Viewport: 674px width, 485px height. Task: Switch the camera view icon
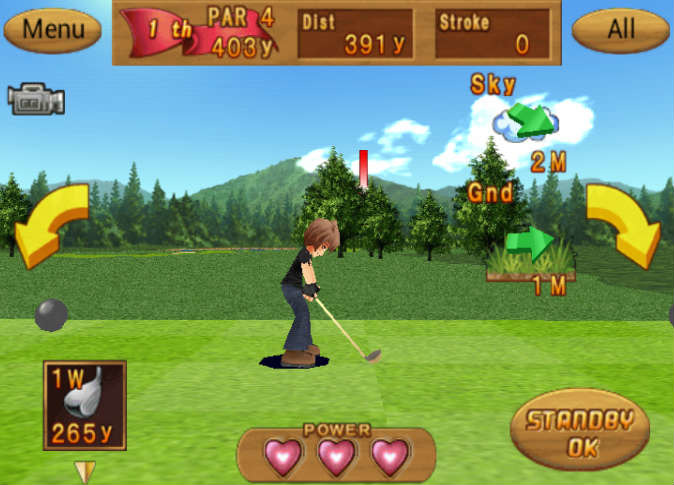36,99
